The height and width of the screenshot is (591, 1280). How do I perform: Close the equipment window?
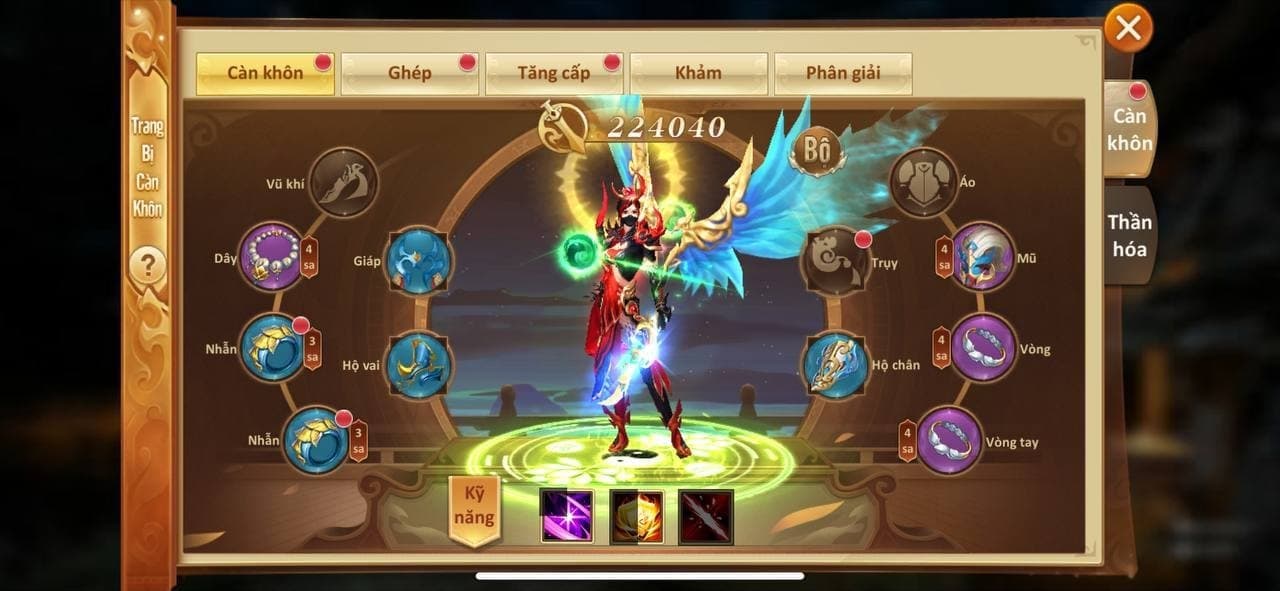(1128, 28)
